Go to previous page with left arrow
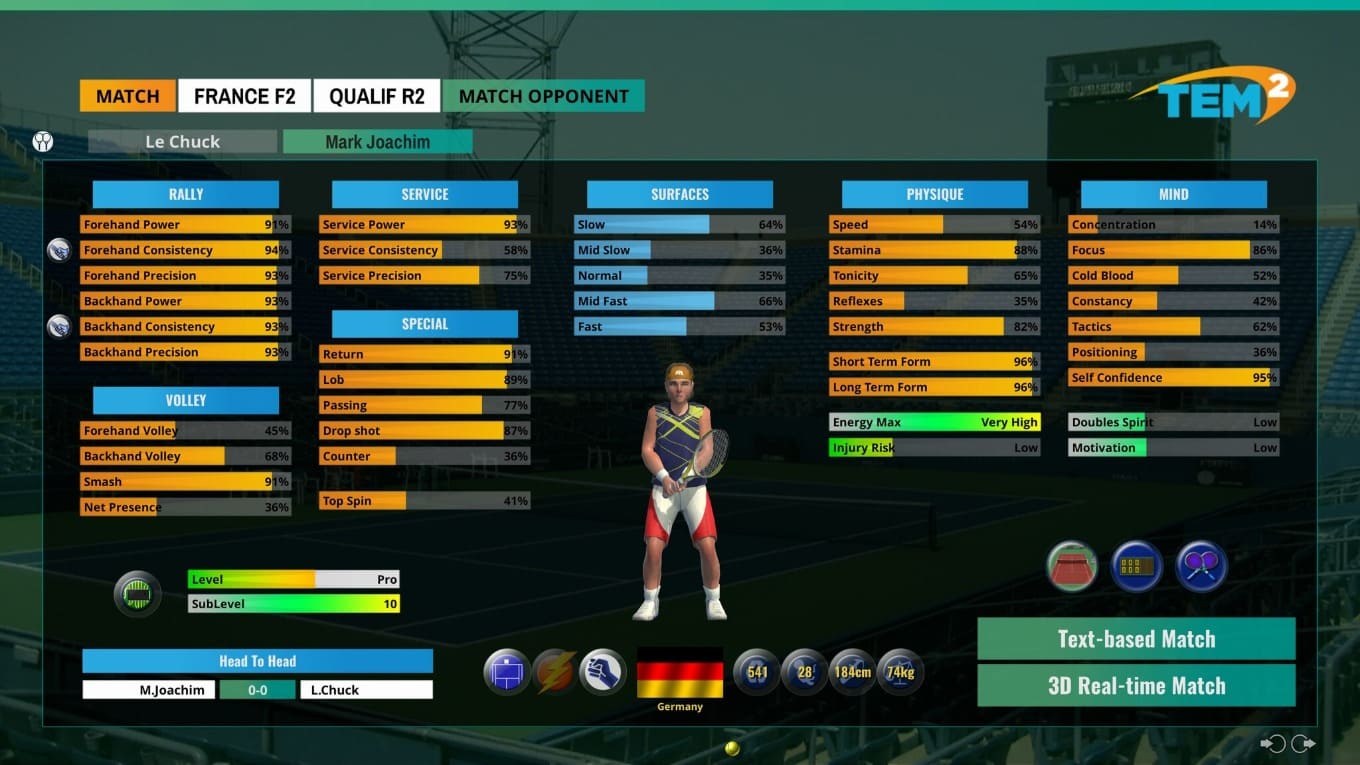Viewport: 1360px width, 765px height. [x=1273, y=743]
